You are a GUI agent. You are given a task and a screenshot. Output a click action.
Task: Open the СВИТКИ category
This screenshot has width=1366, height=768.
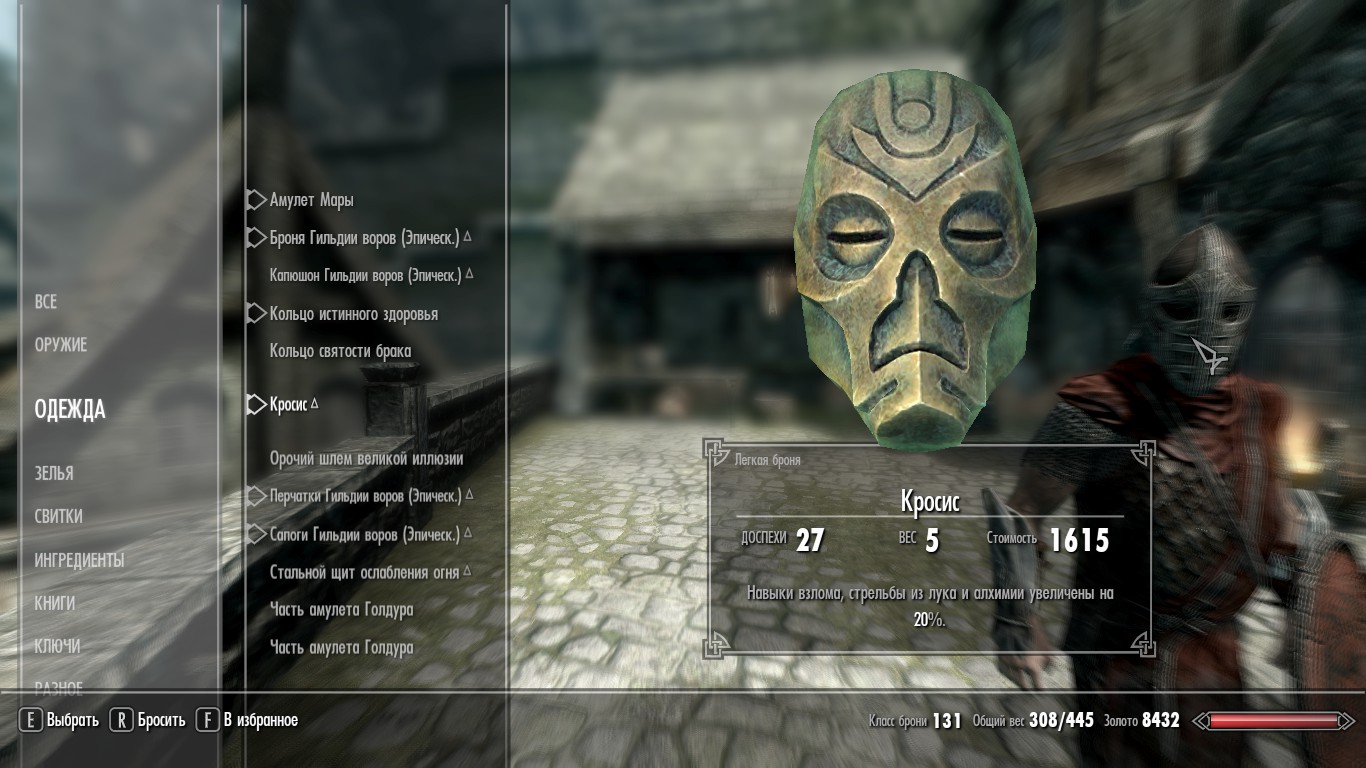(x=59, y=517)
